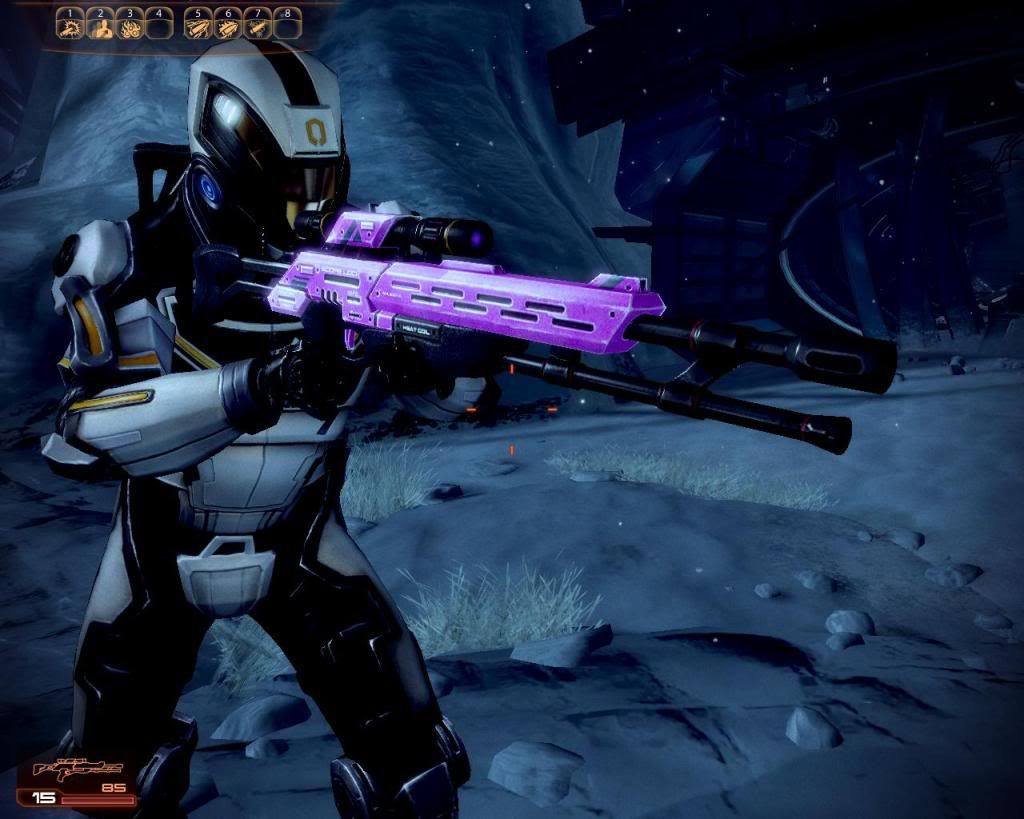The image size is (1024, 819).
Task: Use the human figure power in slot 2
Action: 100,27
